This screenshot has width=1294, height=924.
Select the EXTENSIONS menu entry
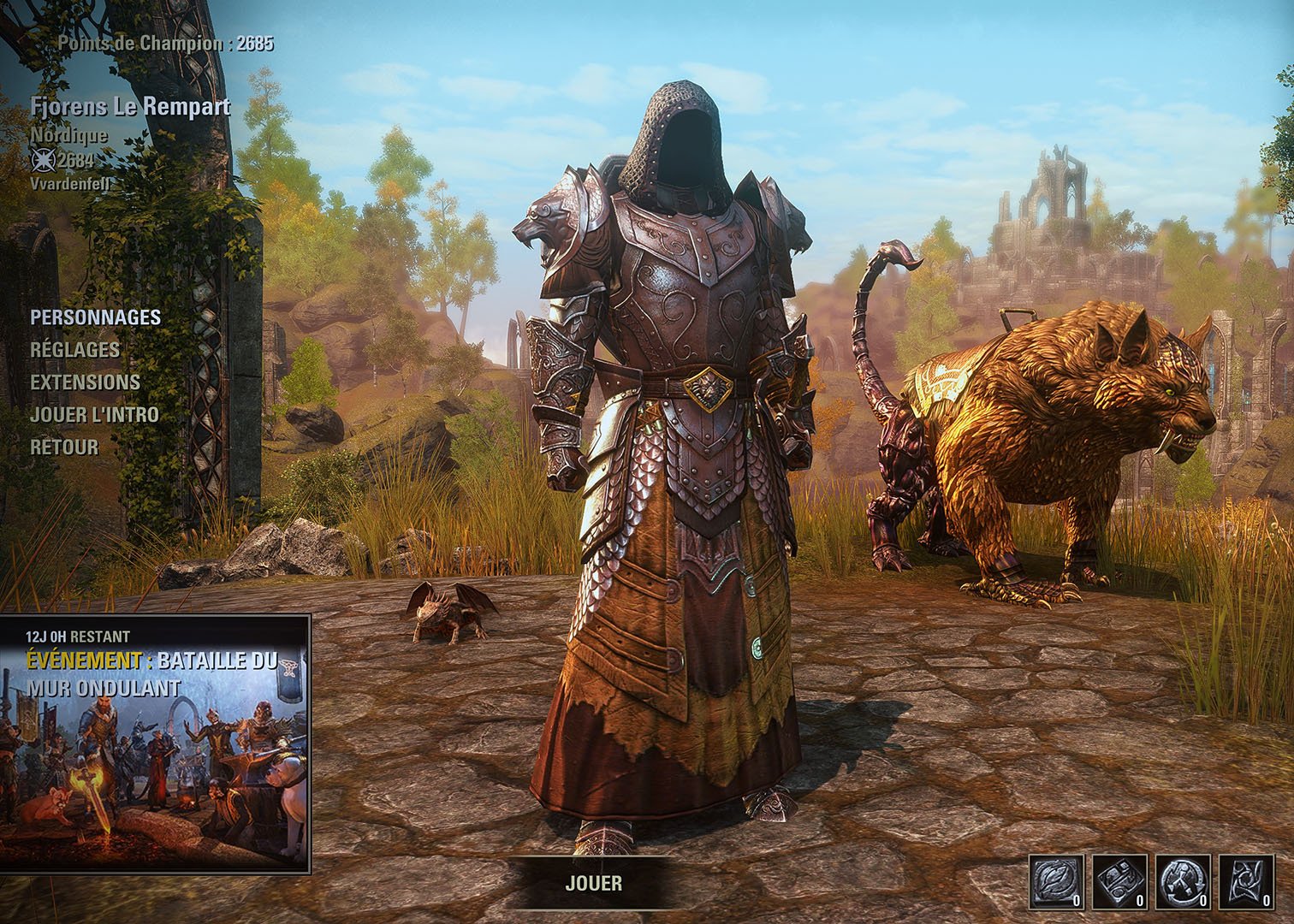pyautogui.click(x=85, y=382)
